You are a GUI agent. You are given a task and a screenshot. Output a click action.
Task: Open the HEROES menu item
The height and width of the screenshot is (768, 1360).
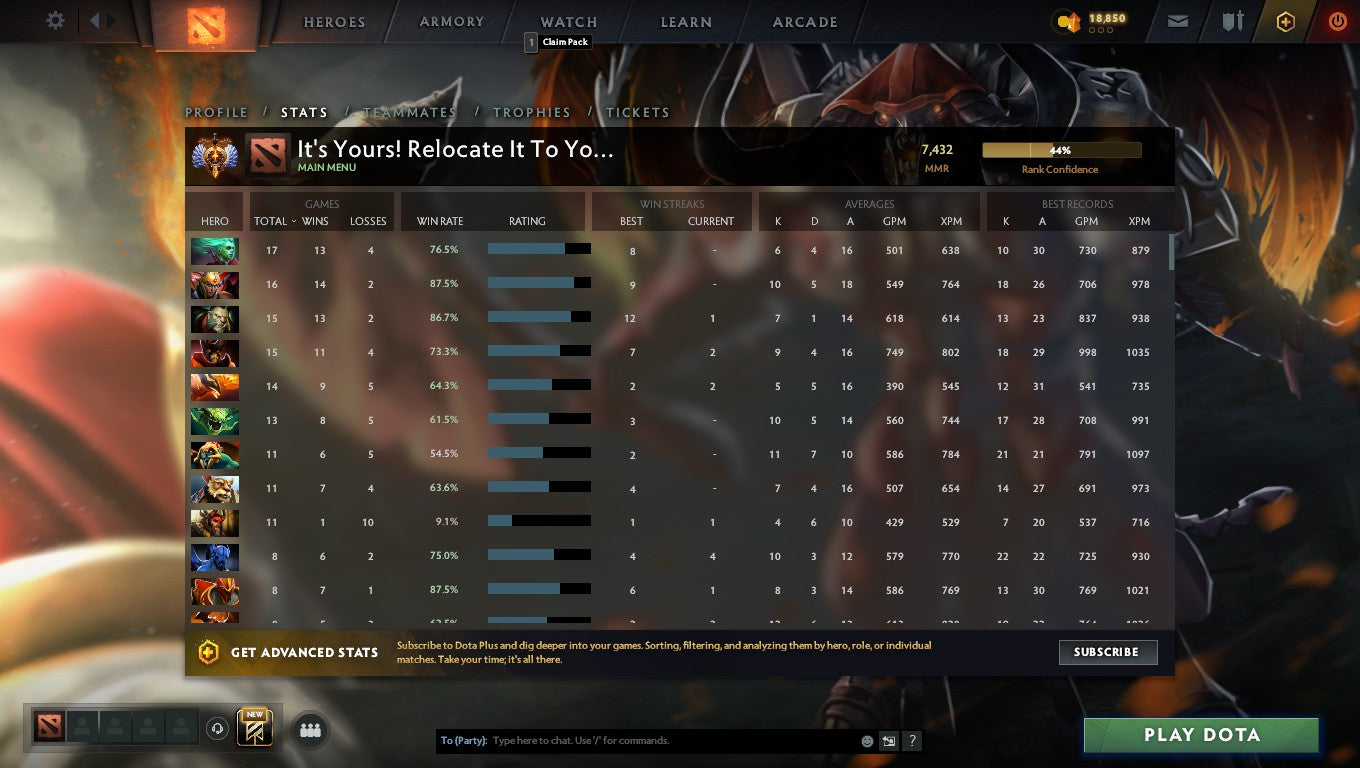(x=333, y=21)
